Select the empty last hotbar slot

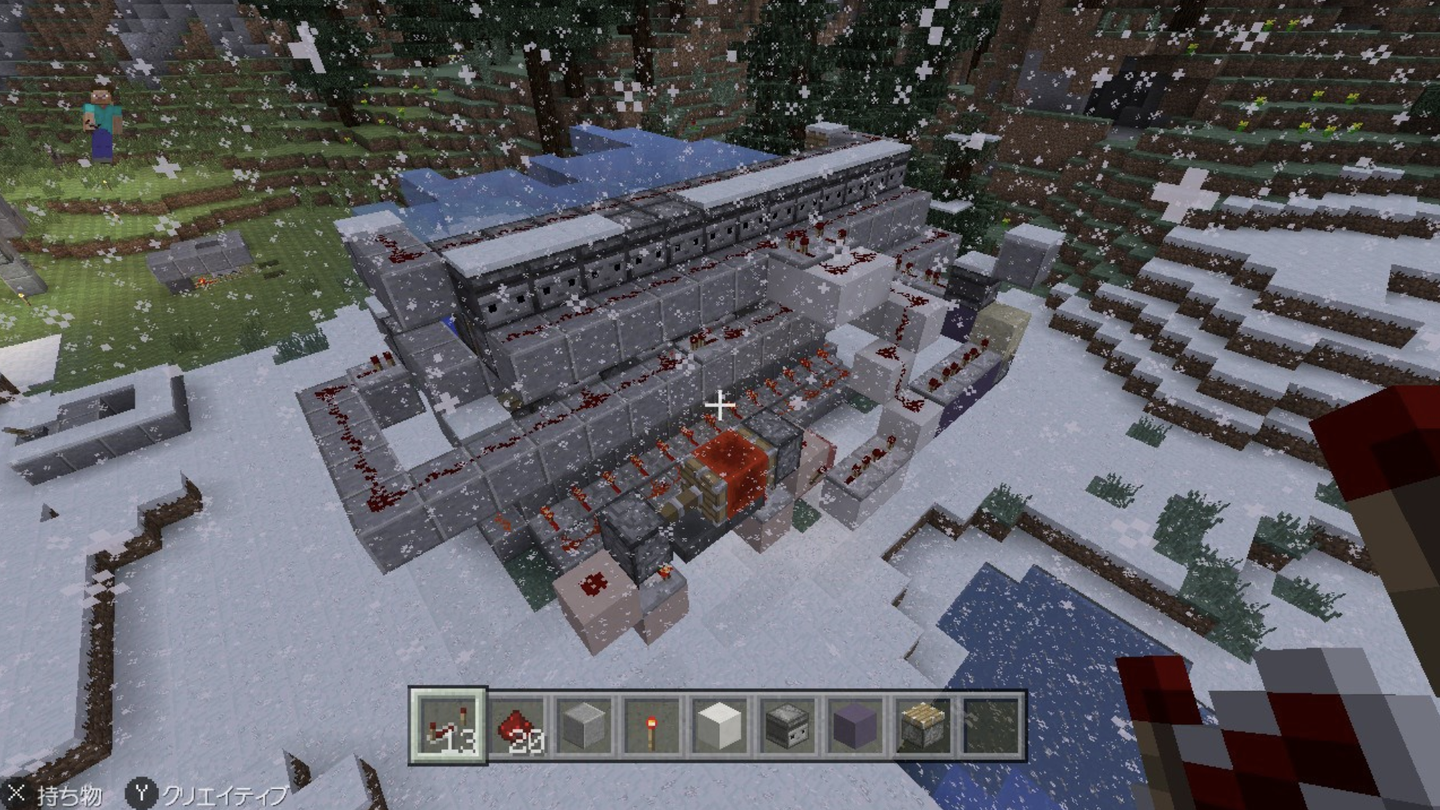pyautogui.click(x=992, y=725)
